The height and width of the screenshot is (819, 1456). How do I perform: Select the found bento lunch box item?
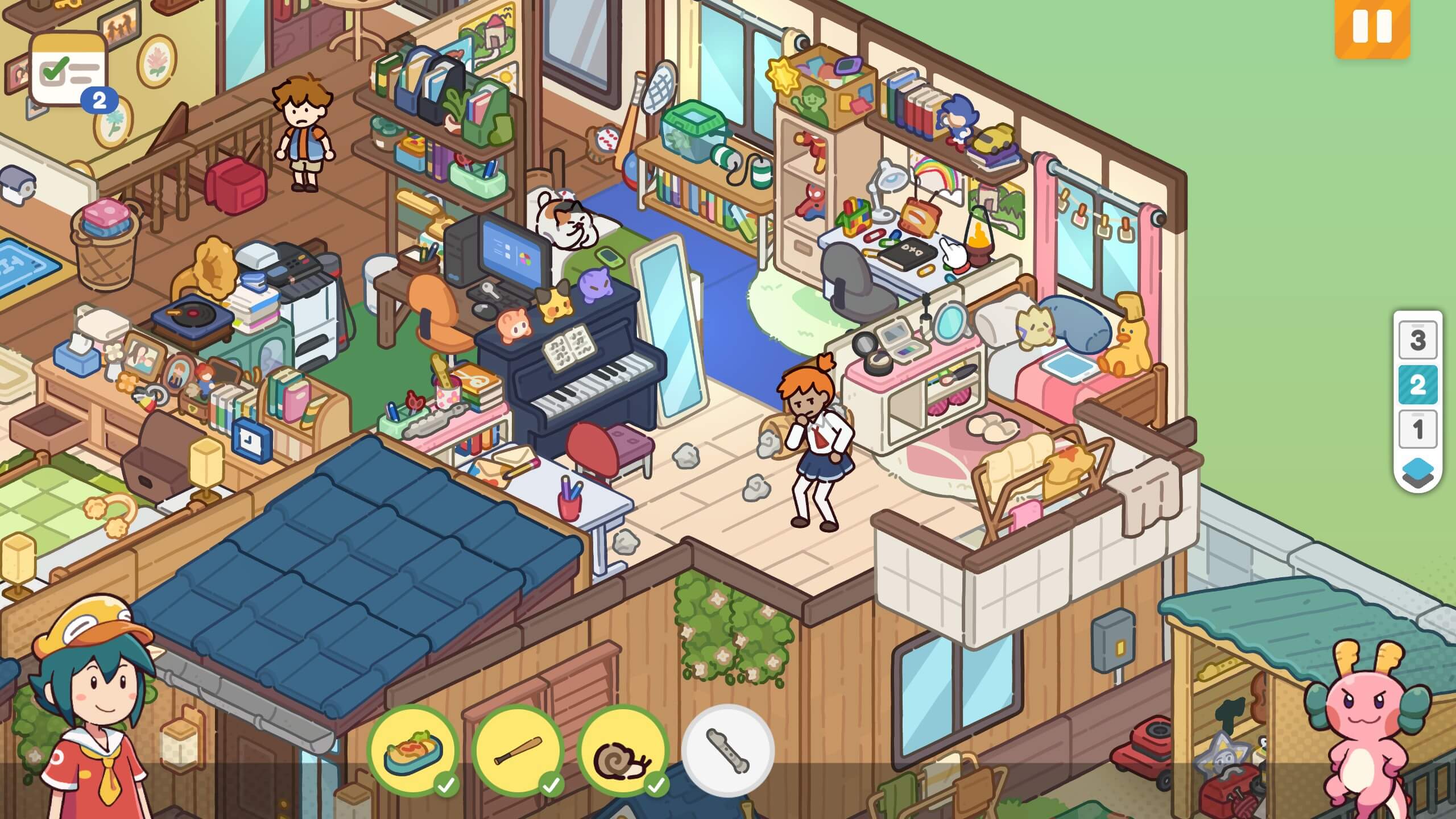413,751
